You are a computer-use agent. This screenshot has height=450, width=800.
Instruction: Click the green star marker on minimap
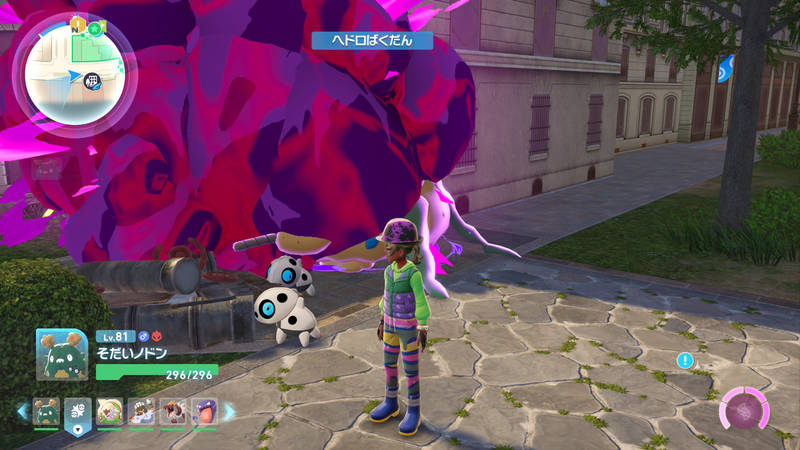93,28
